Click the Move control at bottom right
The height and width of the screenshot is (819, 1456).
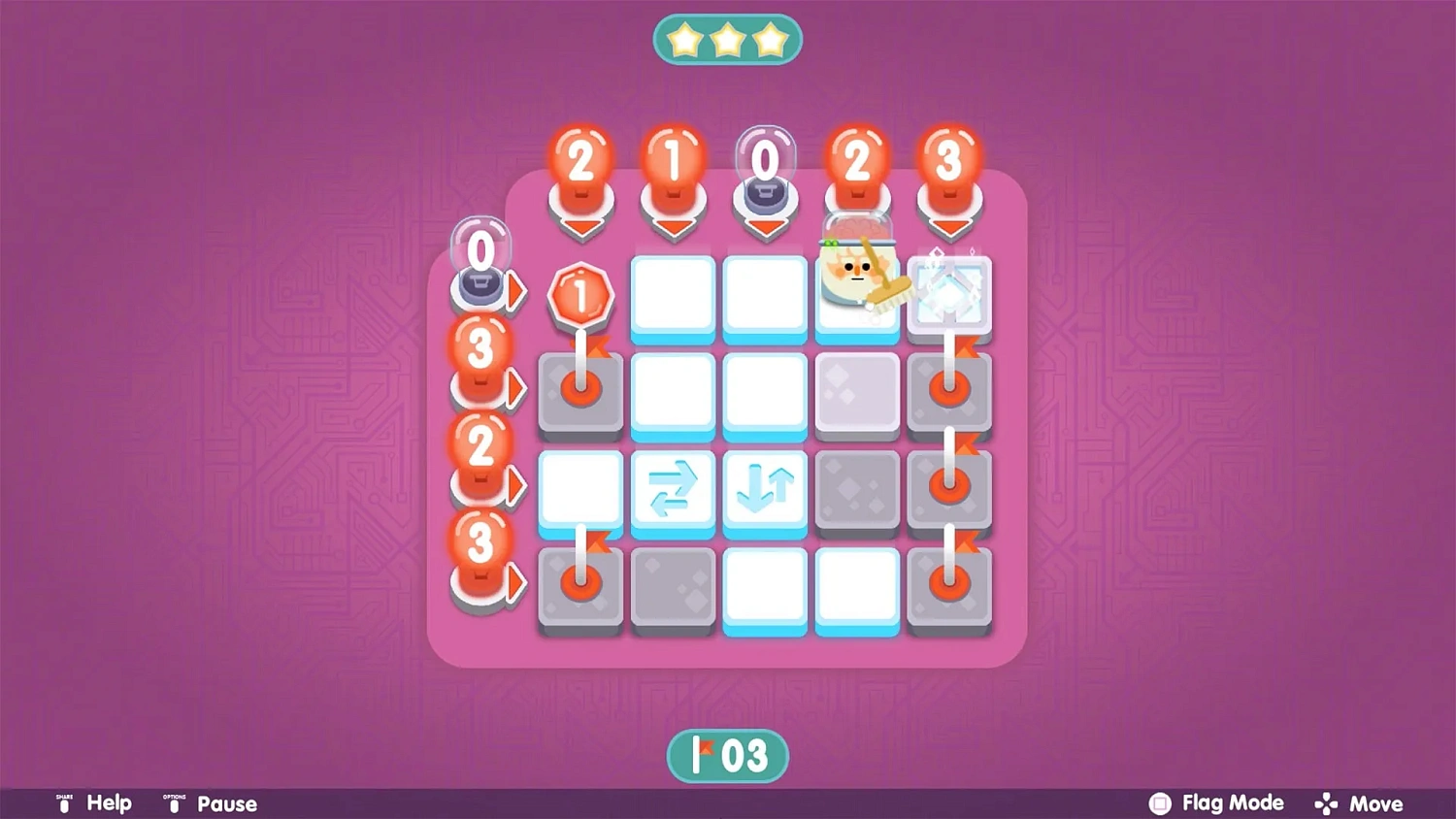click(1378, 803)
